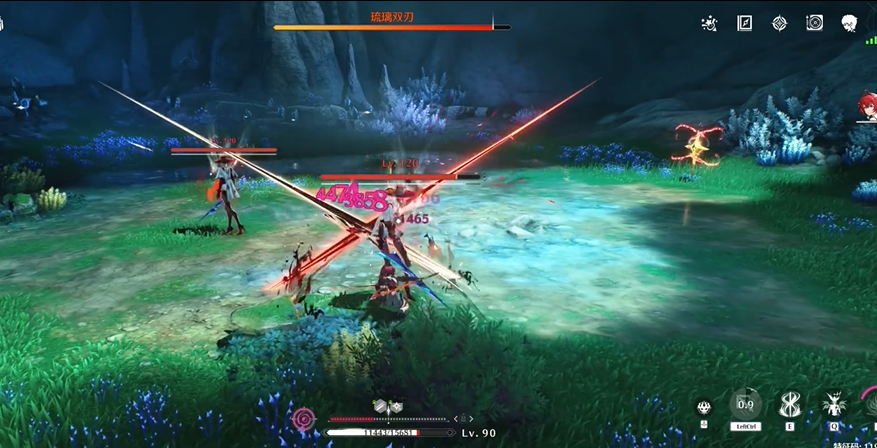
Task: Click the pink spiral icon beside health bar
Action: 304,419
